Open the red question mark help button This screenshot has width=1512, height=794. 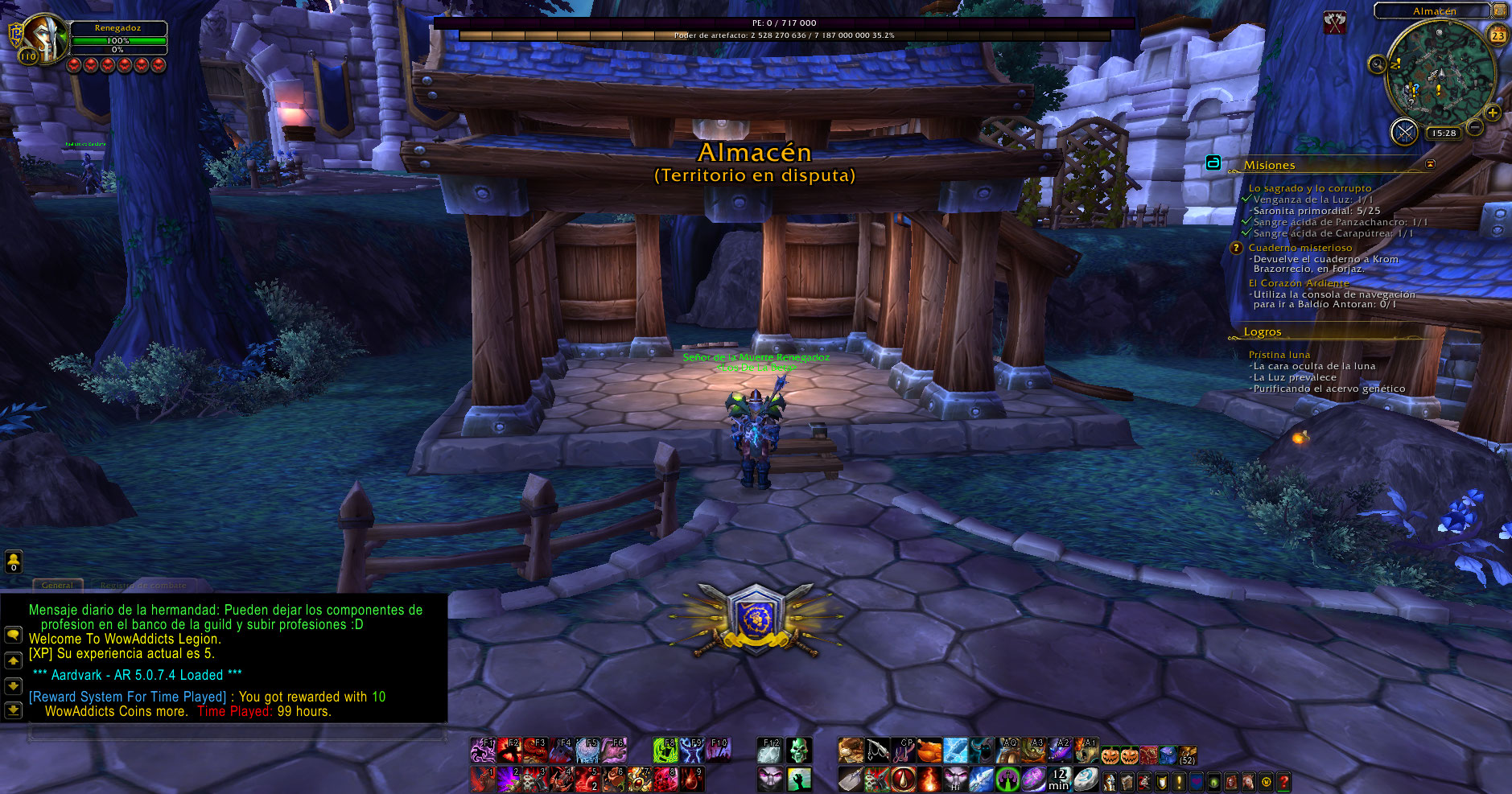[1283, 781]
